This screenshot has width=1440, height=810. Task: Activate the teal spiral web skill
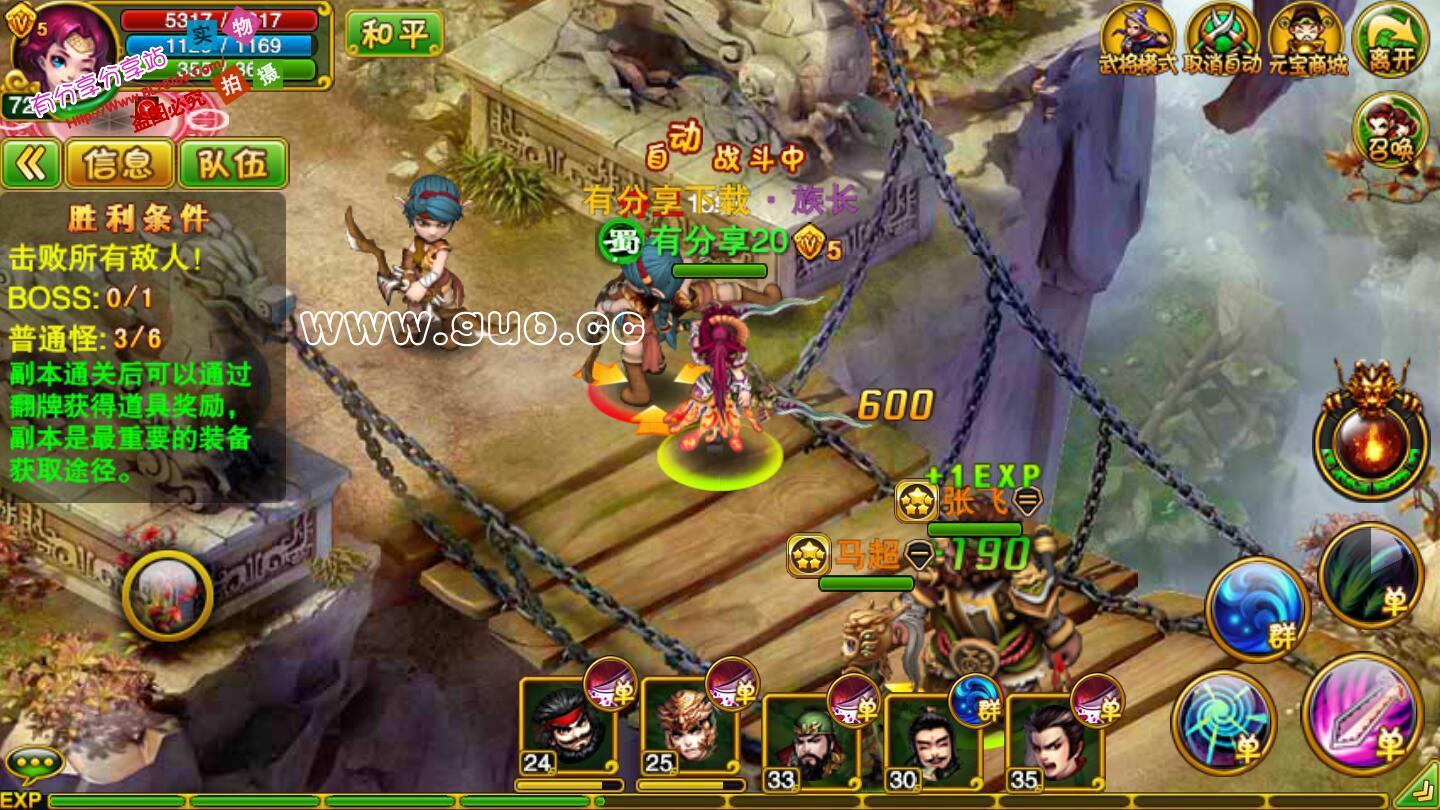click(x=1224, y=722)
